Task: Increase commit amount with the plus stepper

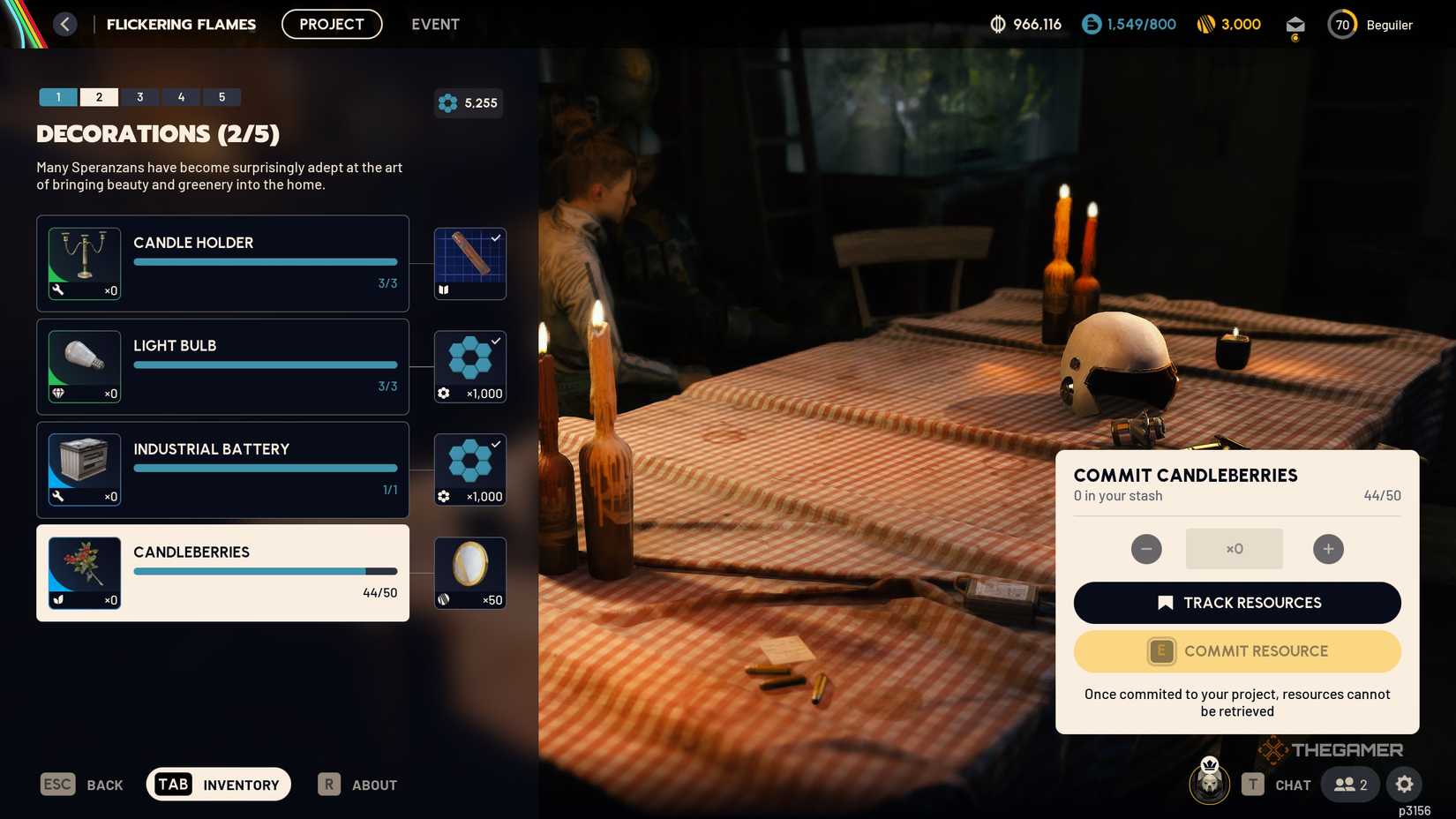Action: (1328, 548)
